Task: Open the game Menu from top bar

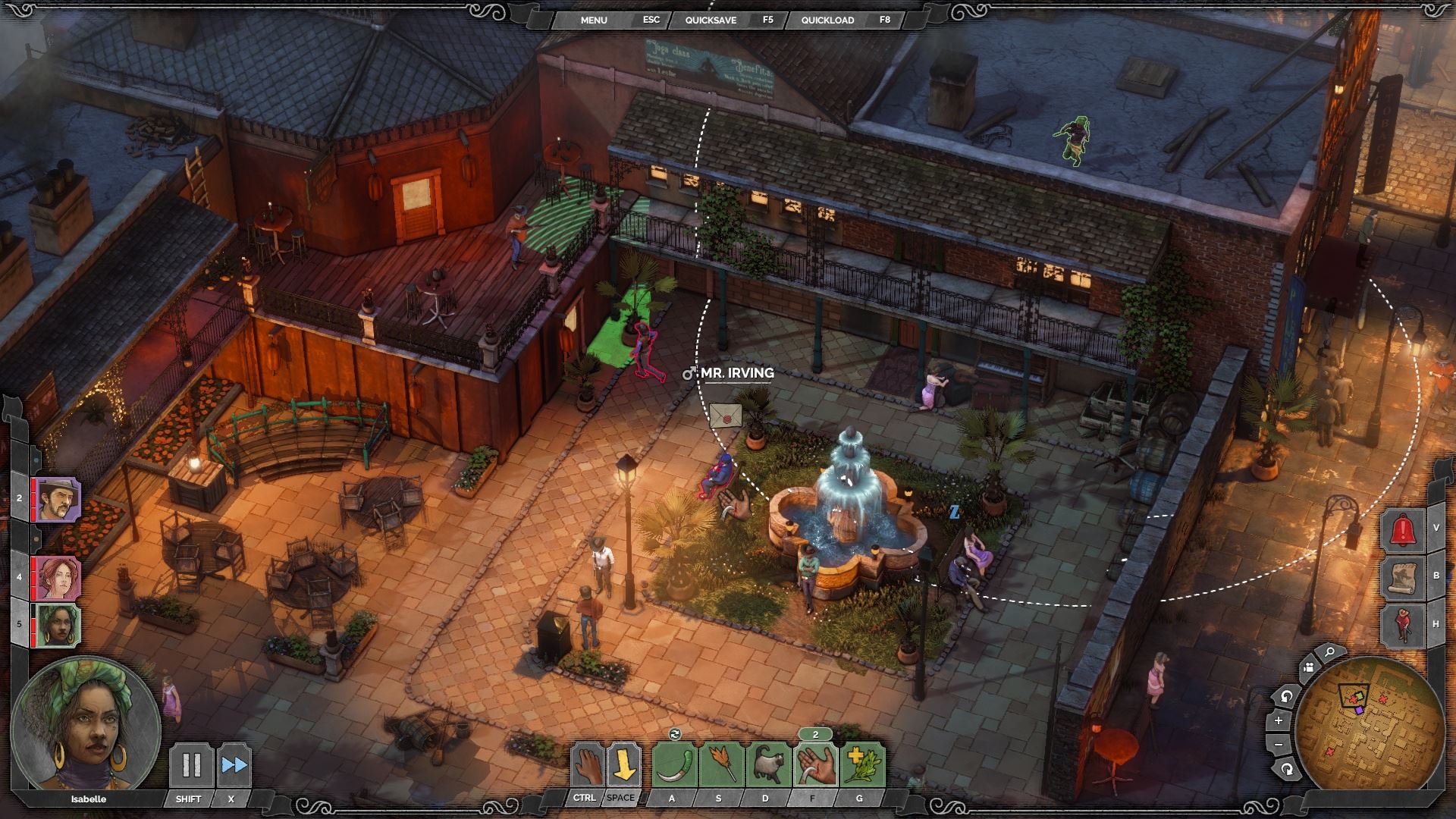Action: 594,20
